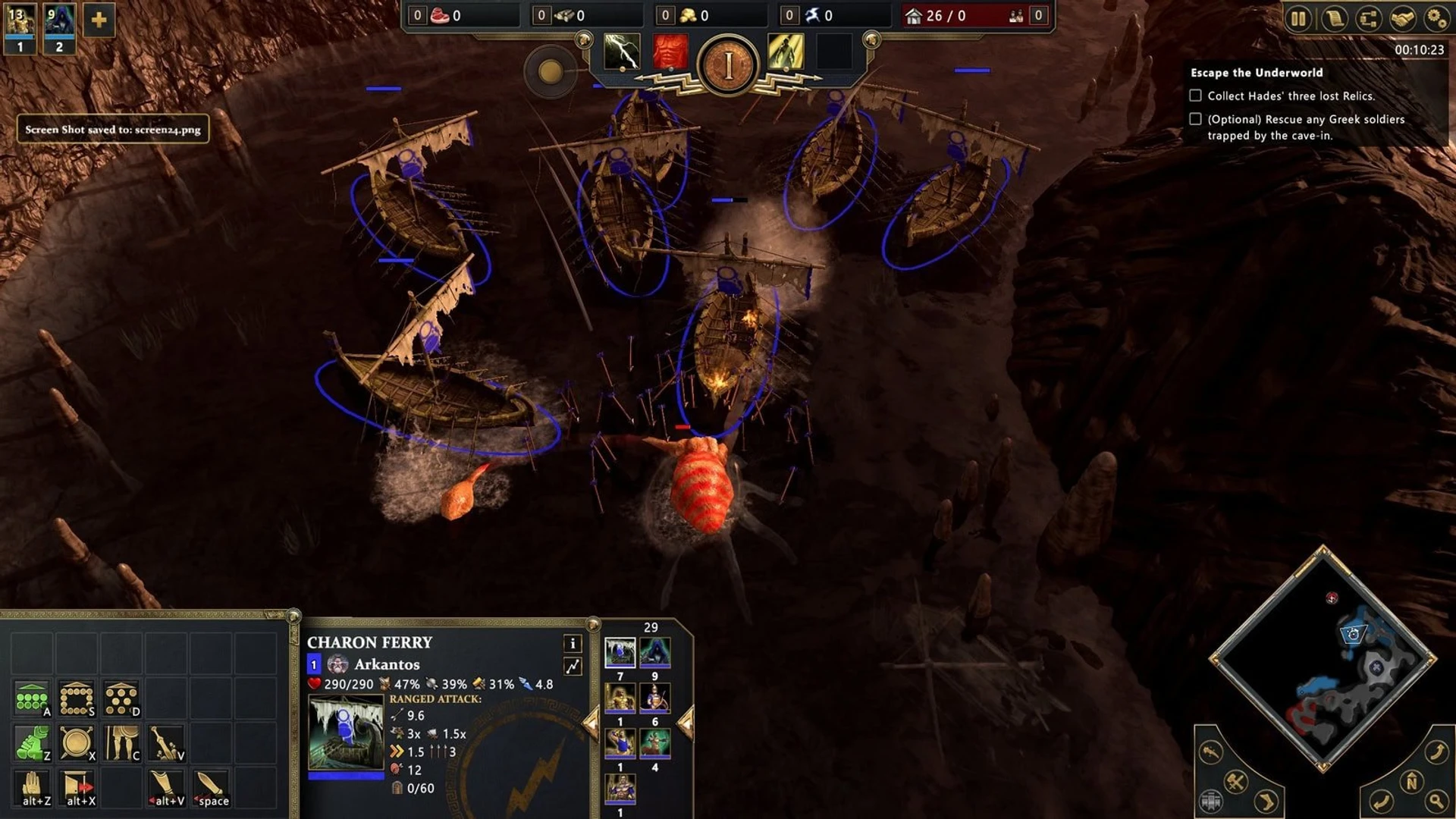The height and width of the screenshot is (819, 1456).
Task: Open the Tech Tree panel
Action: pyautogui.click(x=1367, y=17)
